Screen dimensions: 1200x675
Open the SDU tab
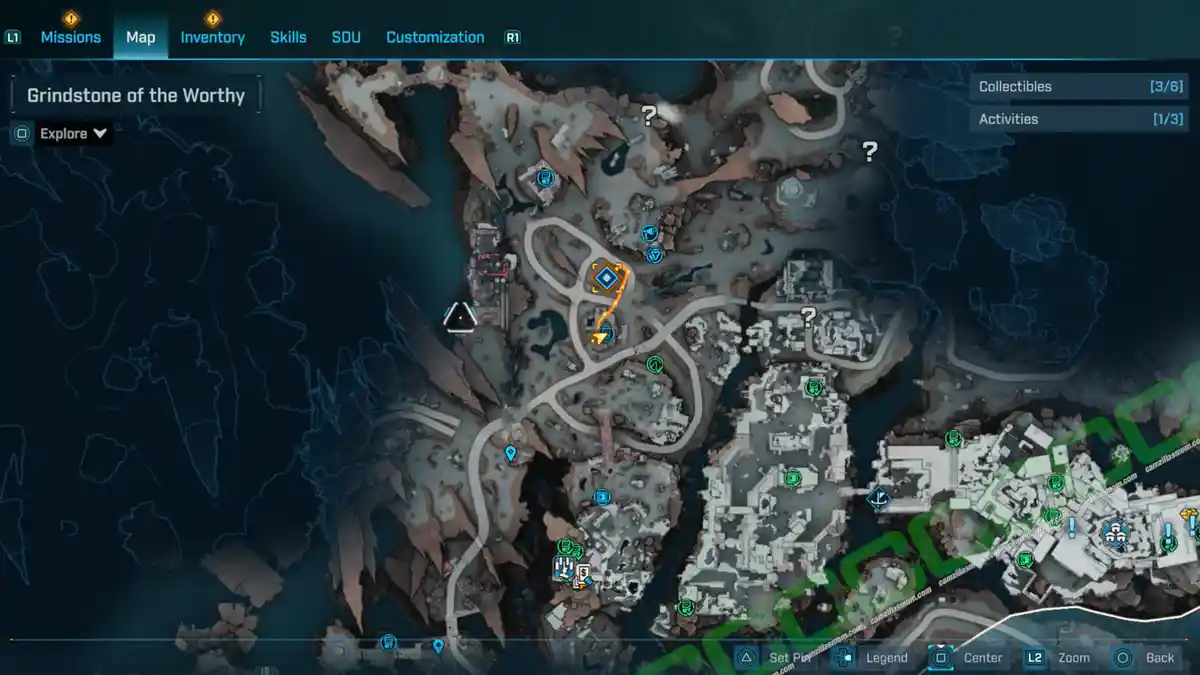(x=346, y=37)
